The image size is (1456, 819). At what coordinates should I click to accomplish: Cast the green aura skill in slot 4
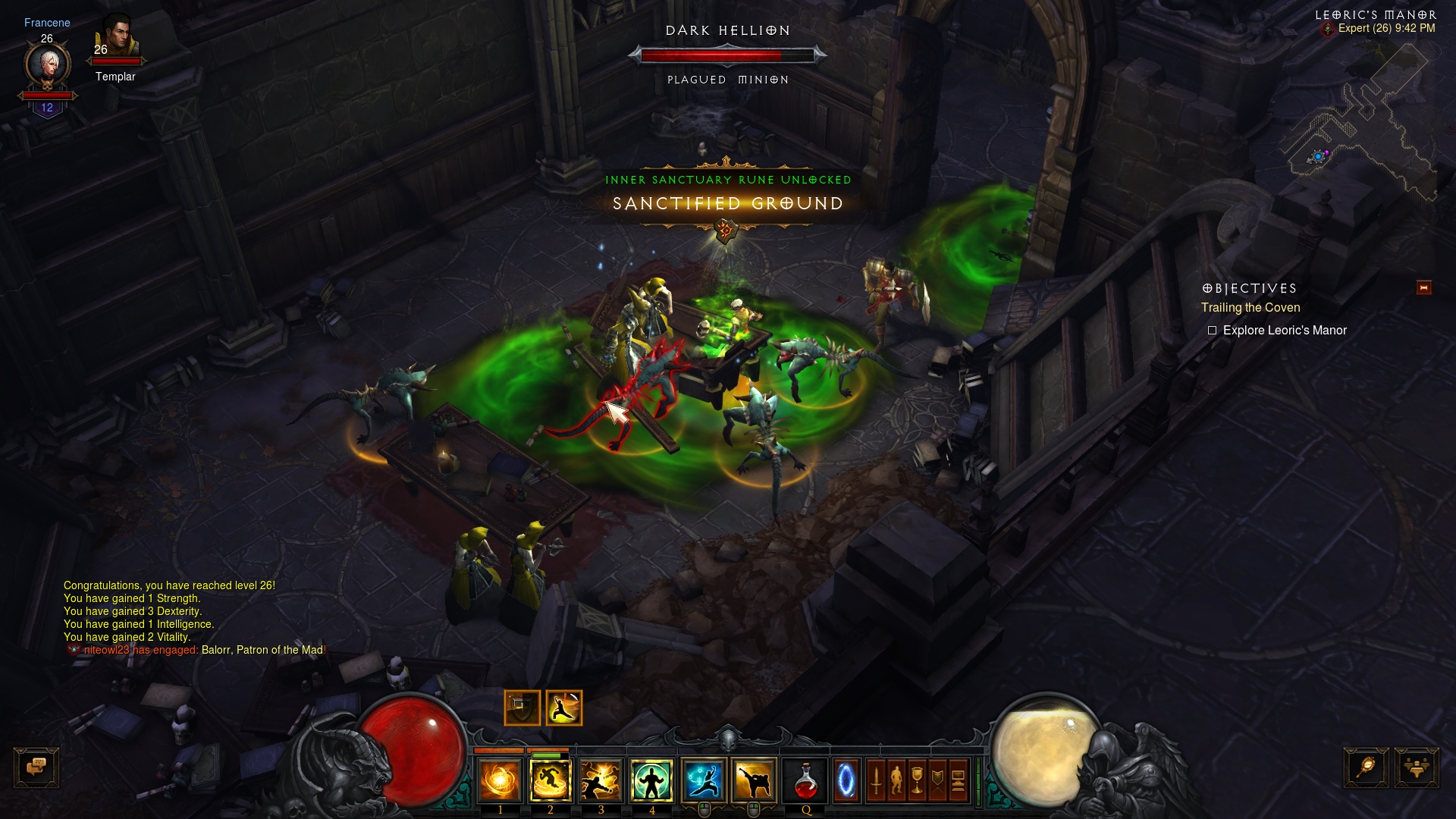point(651,781)
